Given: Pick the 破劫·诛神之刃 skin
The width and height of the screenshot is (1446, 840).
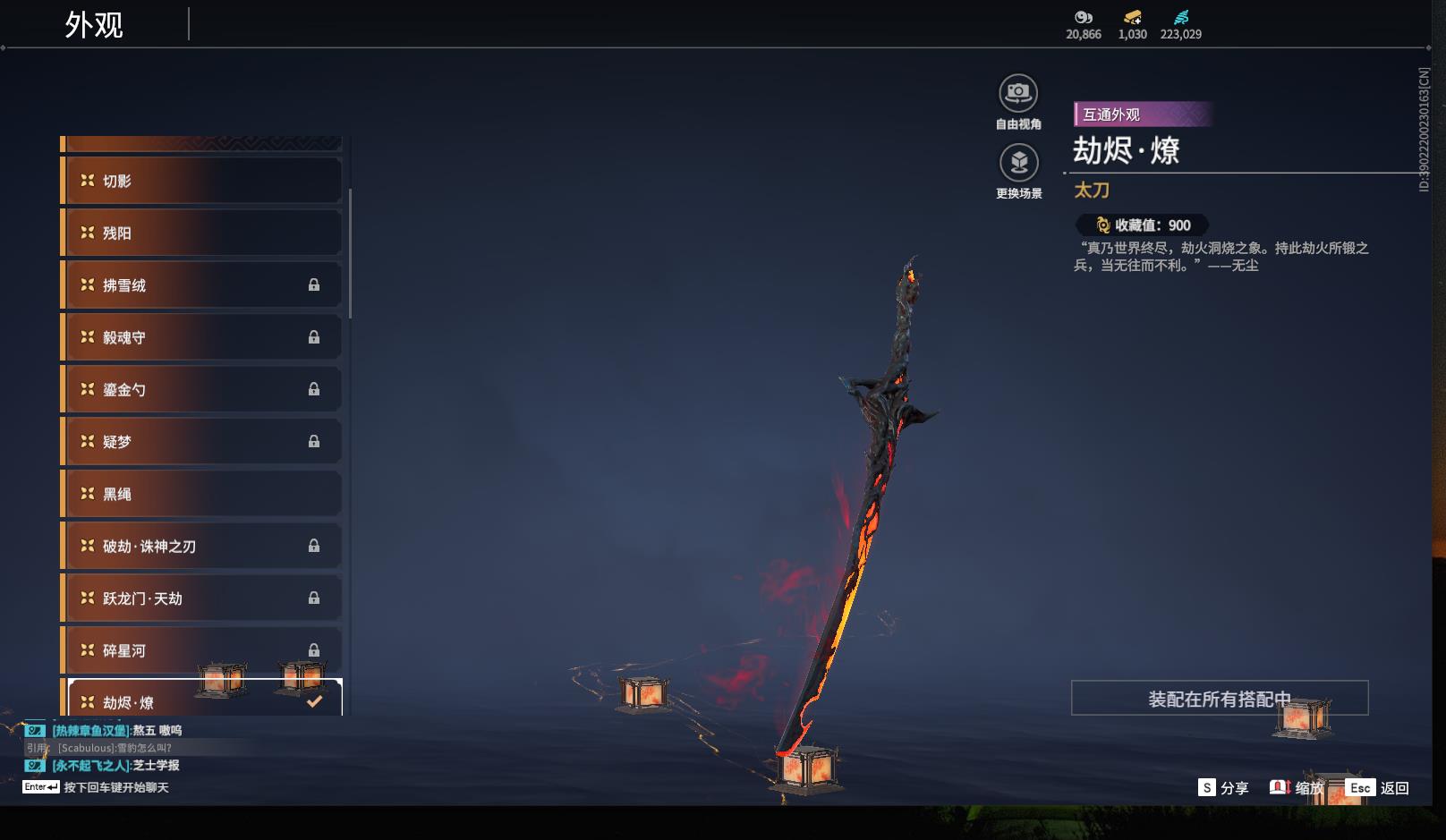Looking at the screenshot, I should 201,546.
